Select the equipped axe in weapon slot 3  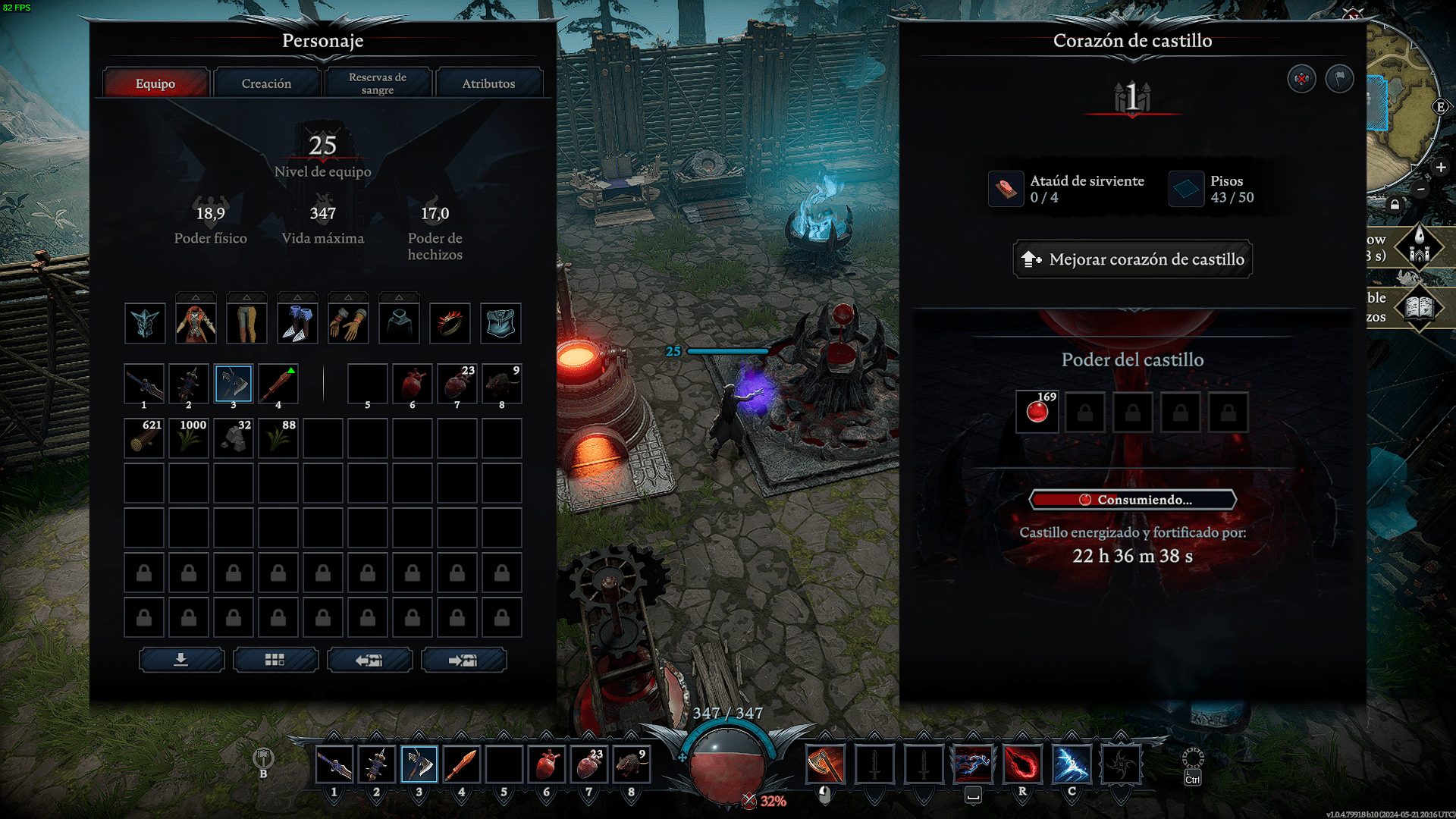click(x=234, y=384)
